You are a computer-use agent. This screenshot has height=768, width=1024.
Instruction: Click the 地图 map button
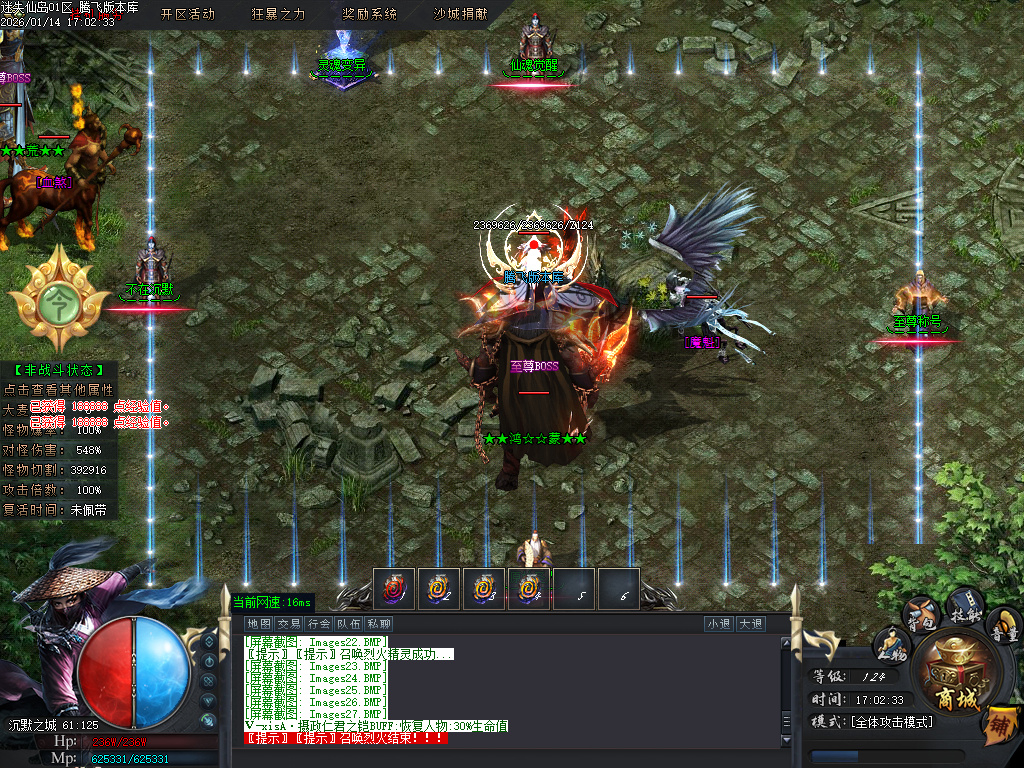pos(259,624)
